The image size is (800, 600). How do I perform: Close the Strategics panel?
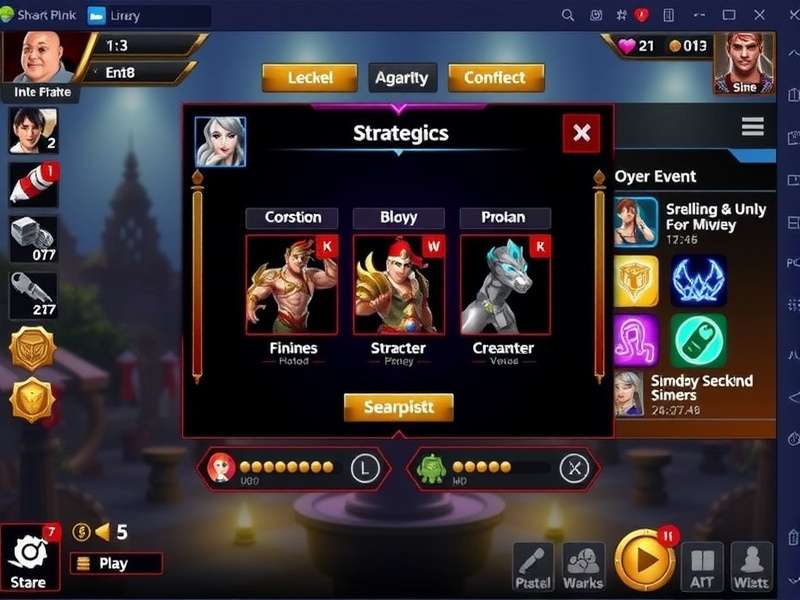point(581,132)
